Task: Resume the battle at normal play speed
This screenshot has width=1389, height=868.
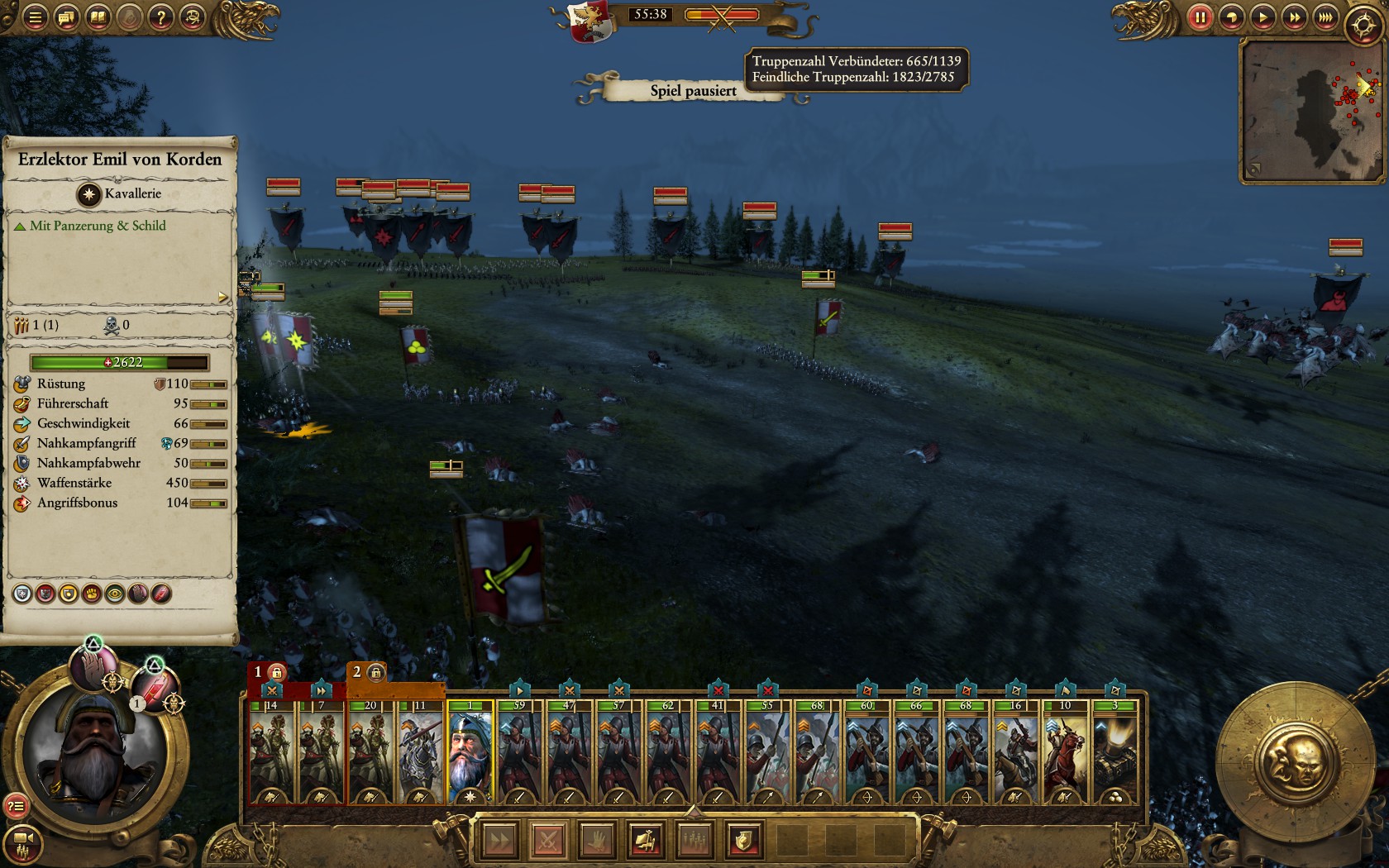Action: (x=1263, y=17)
